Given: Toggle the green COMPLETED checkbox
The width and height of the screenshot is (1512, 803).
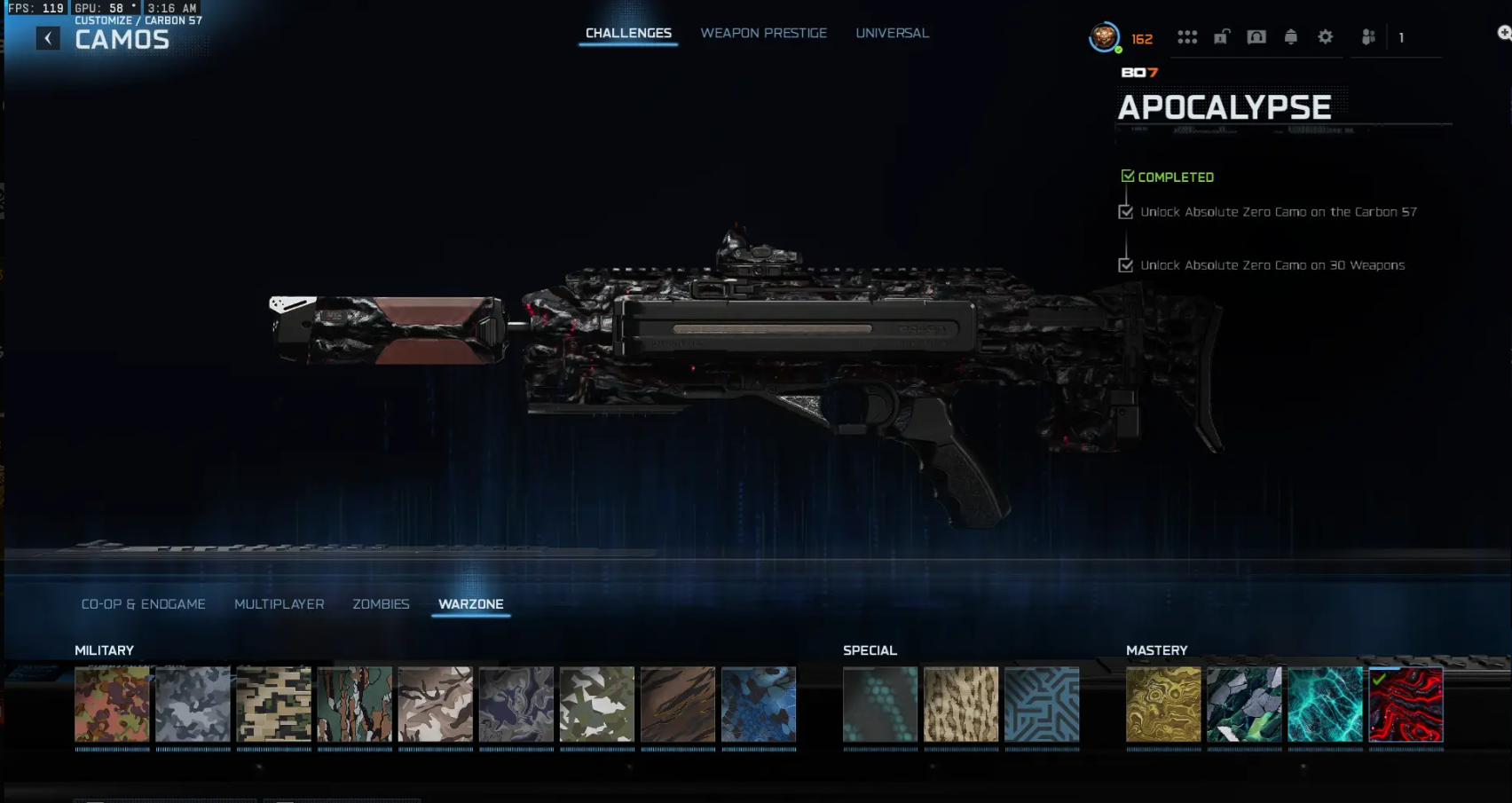Looking at the screenshot, I should pyautogui.click(x=1129, y=176).
